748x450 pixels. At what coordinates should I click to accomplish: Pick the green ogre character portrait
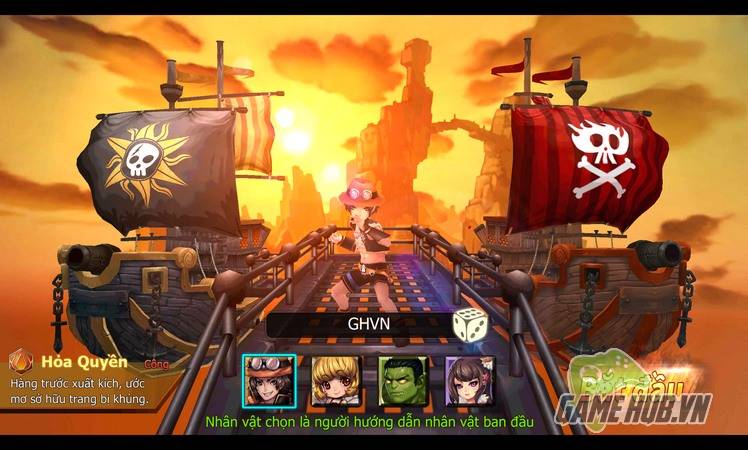pos(401,380)
